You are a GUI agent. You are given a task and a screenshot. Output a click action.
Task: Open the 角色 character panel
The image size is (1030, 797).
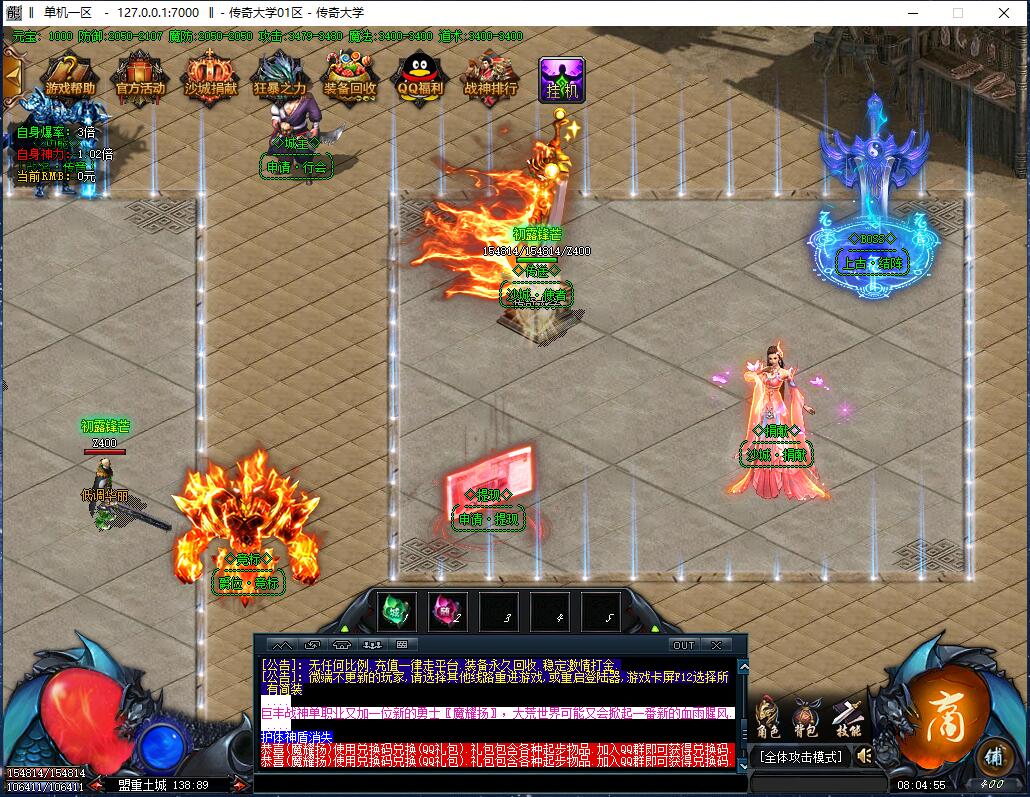[x=767, y=716]
